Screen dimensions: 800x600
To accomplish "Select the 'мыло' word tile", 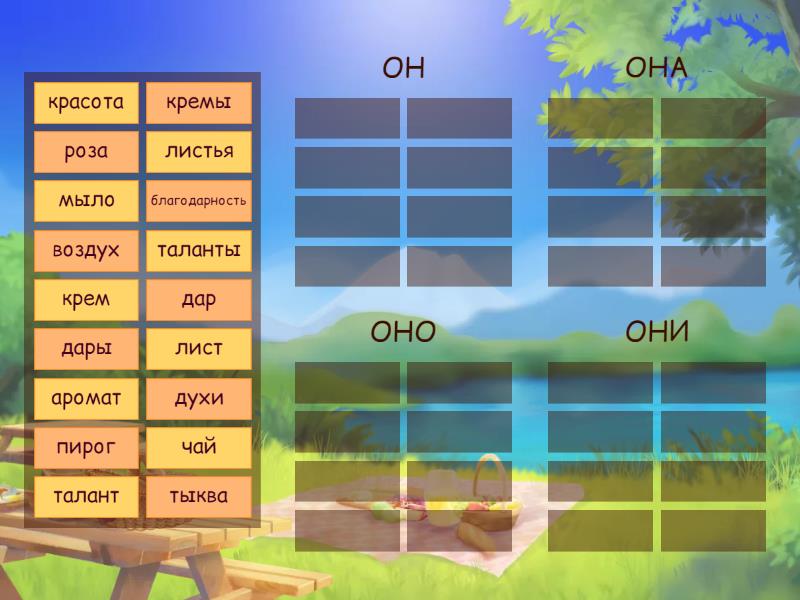I will [86, 201].
